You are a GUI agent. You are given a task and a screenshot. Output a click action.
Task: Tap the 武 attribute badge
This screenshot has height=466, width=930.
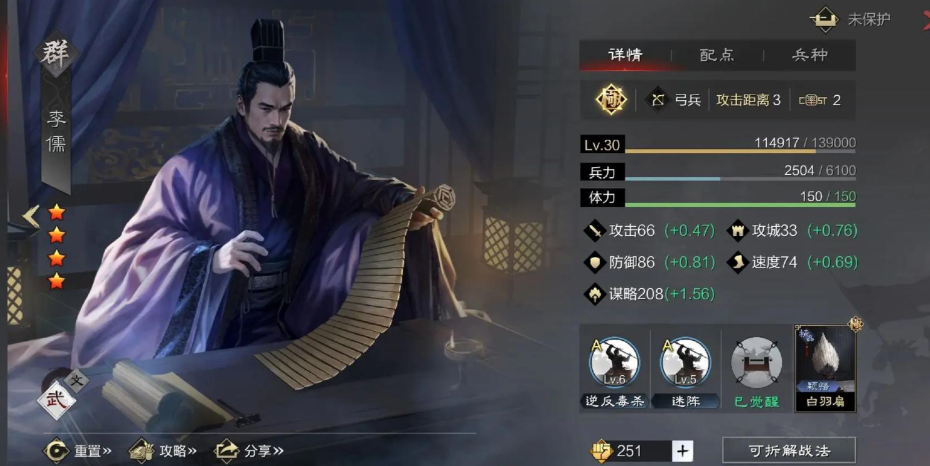point(56,399)
